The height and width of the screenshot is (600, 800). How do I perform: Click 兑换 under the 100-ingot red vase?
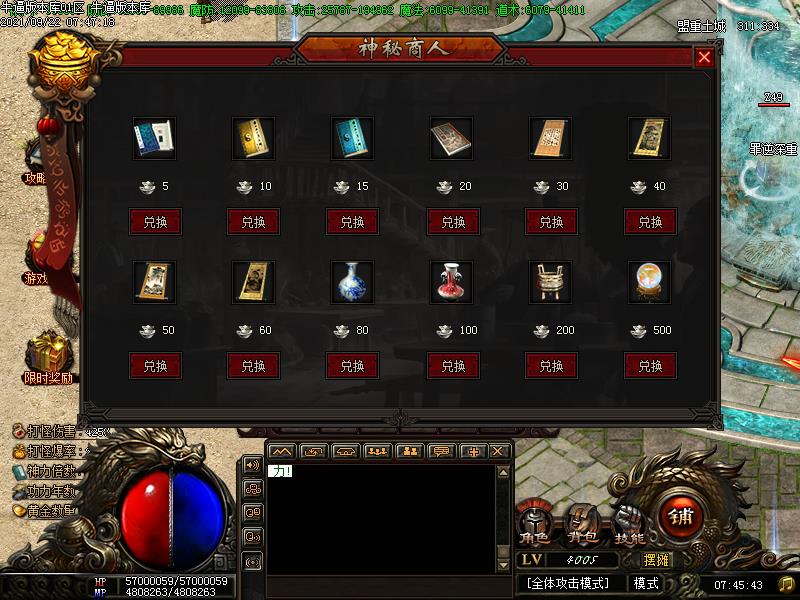tap(453, 366)
